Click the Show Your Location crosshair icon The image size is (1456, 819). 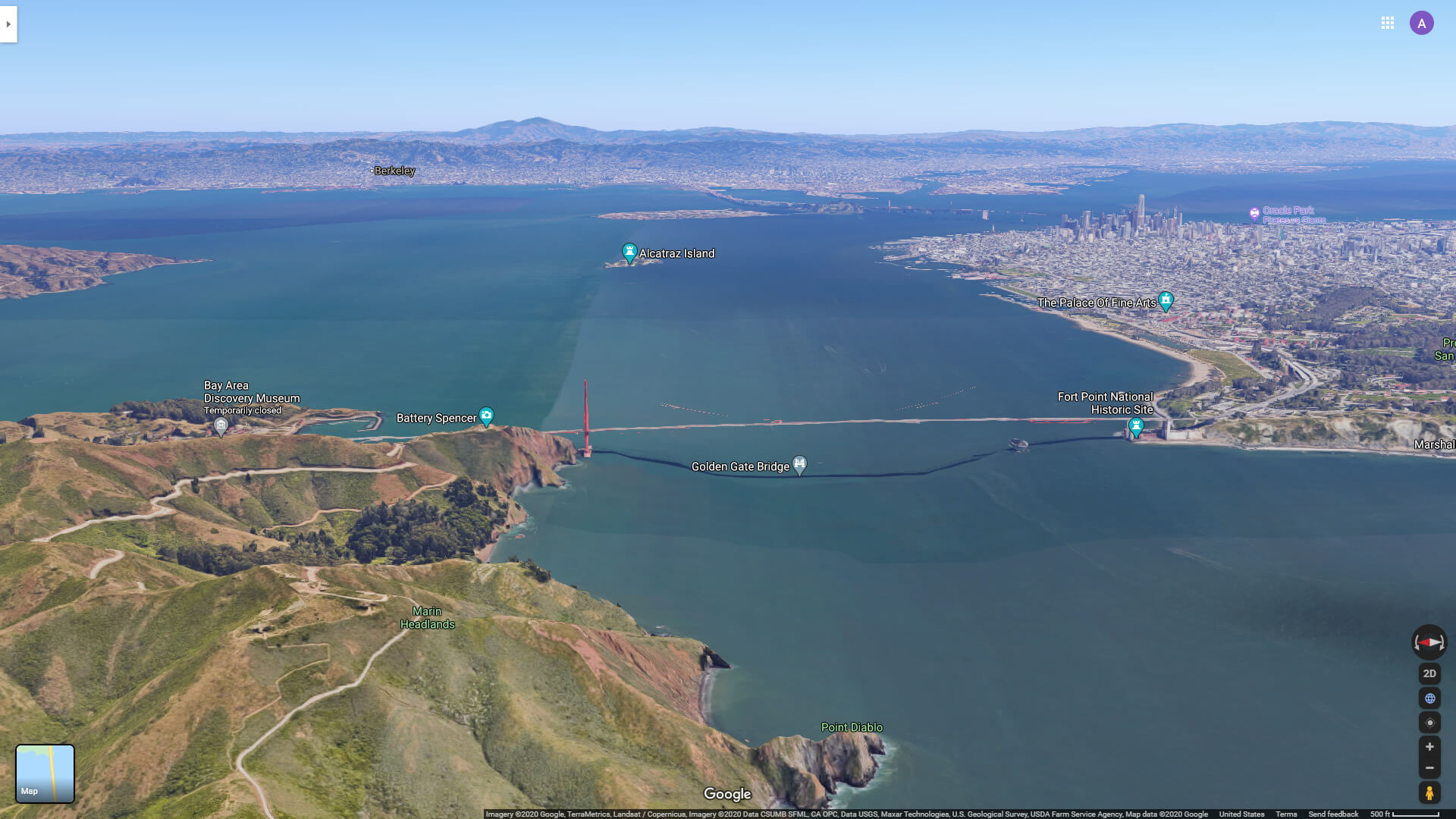[1429, 723]
